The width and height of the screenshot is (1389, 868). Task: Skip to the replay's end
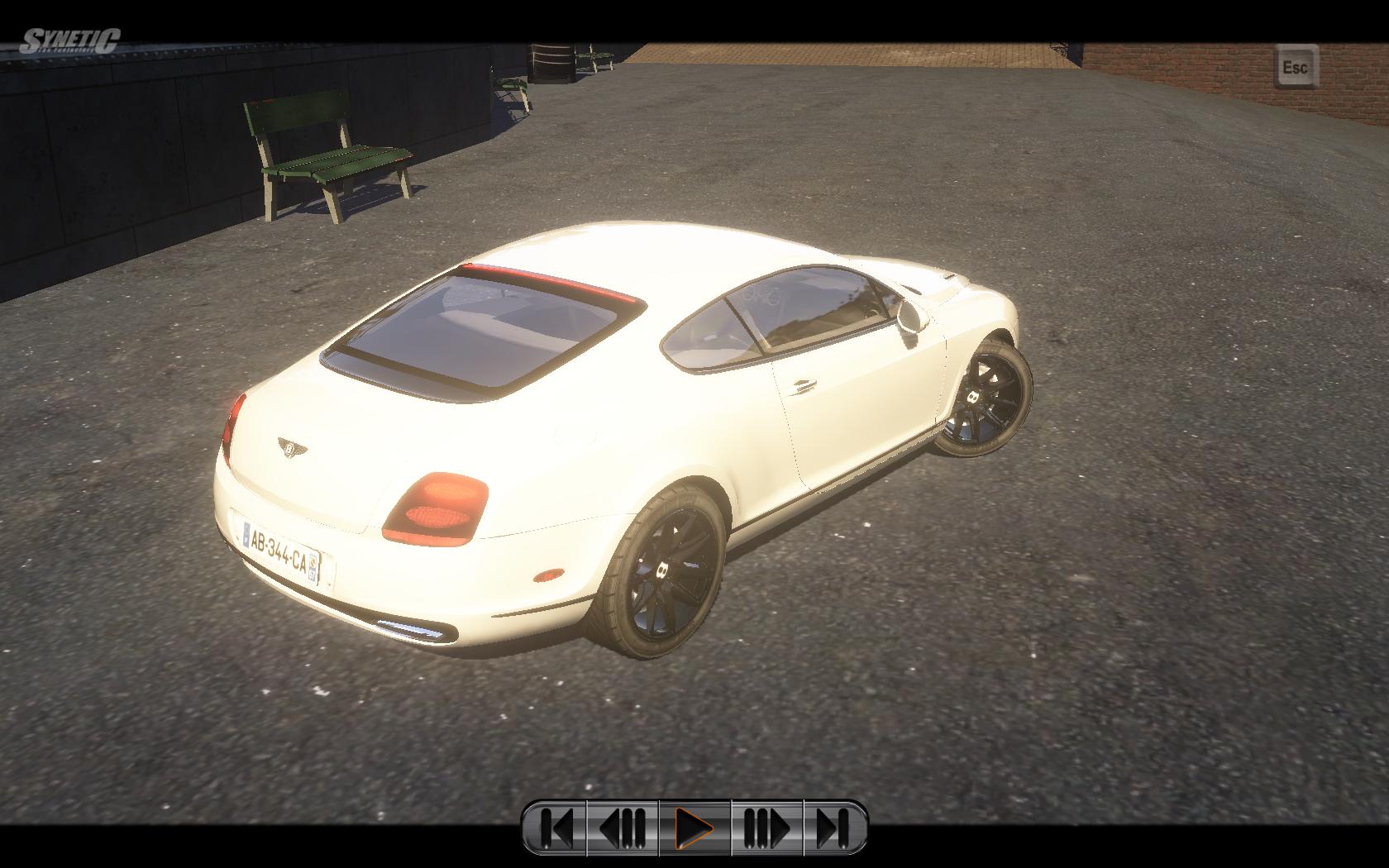click(x=833, y=827)
